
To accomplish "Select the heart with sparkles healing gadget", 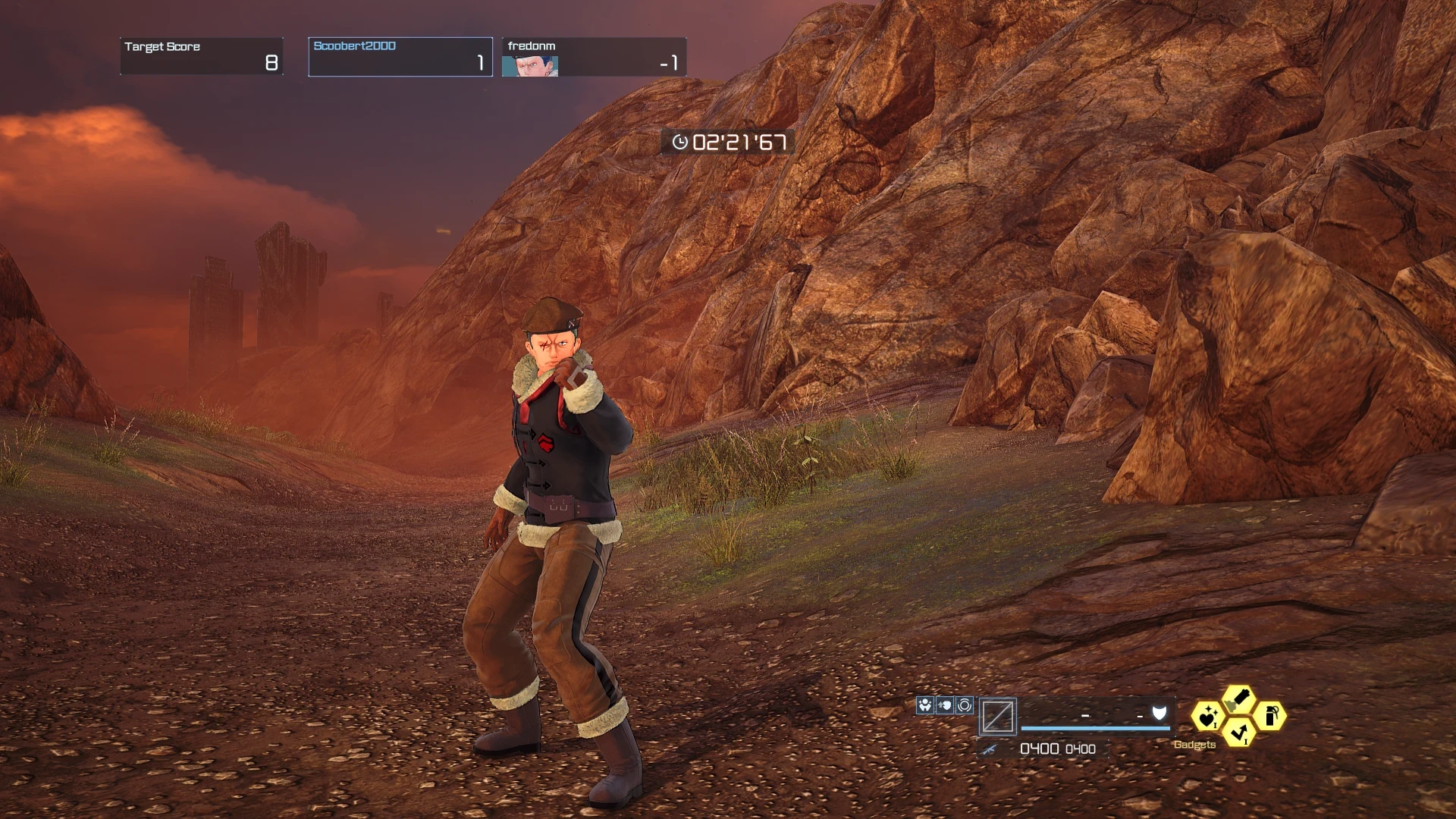I will tap(1207, 716).
